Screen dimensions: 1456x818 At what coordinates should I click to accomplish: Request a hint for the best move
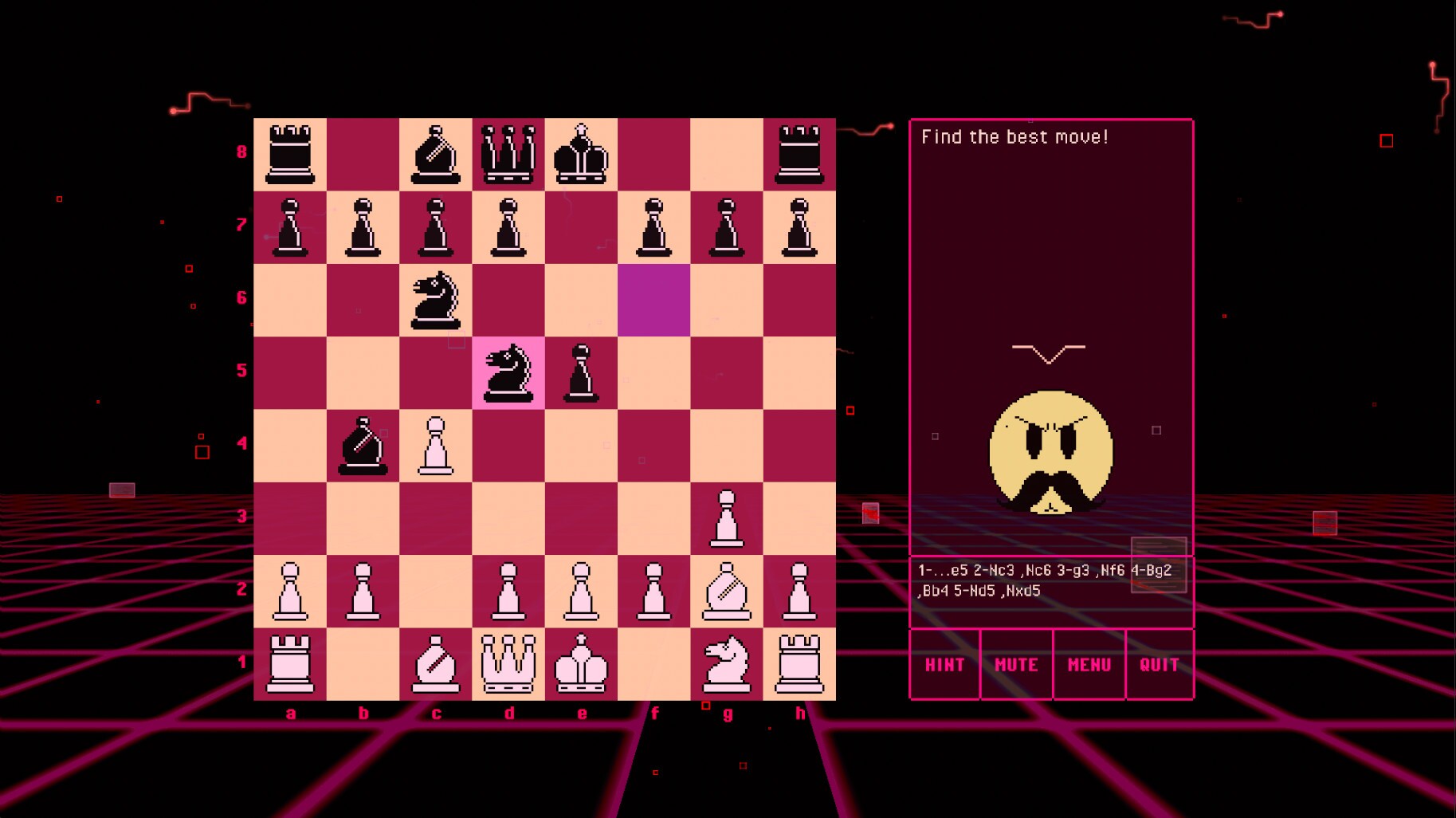(x=945, y=664)
